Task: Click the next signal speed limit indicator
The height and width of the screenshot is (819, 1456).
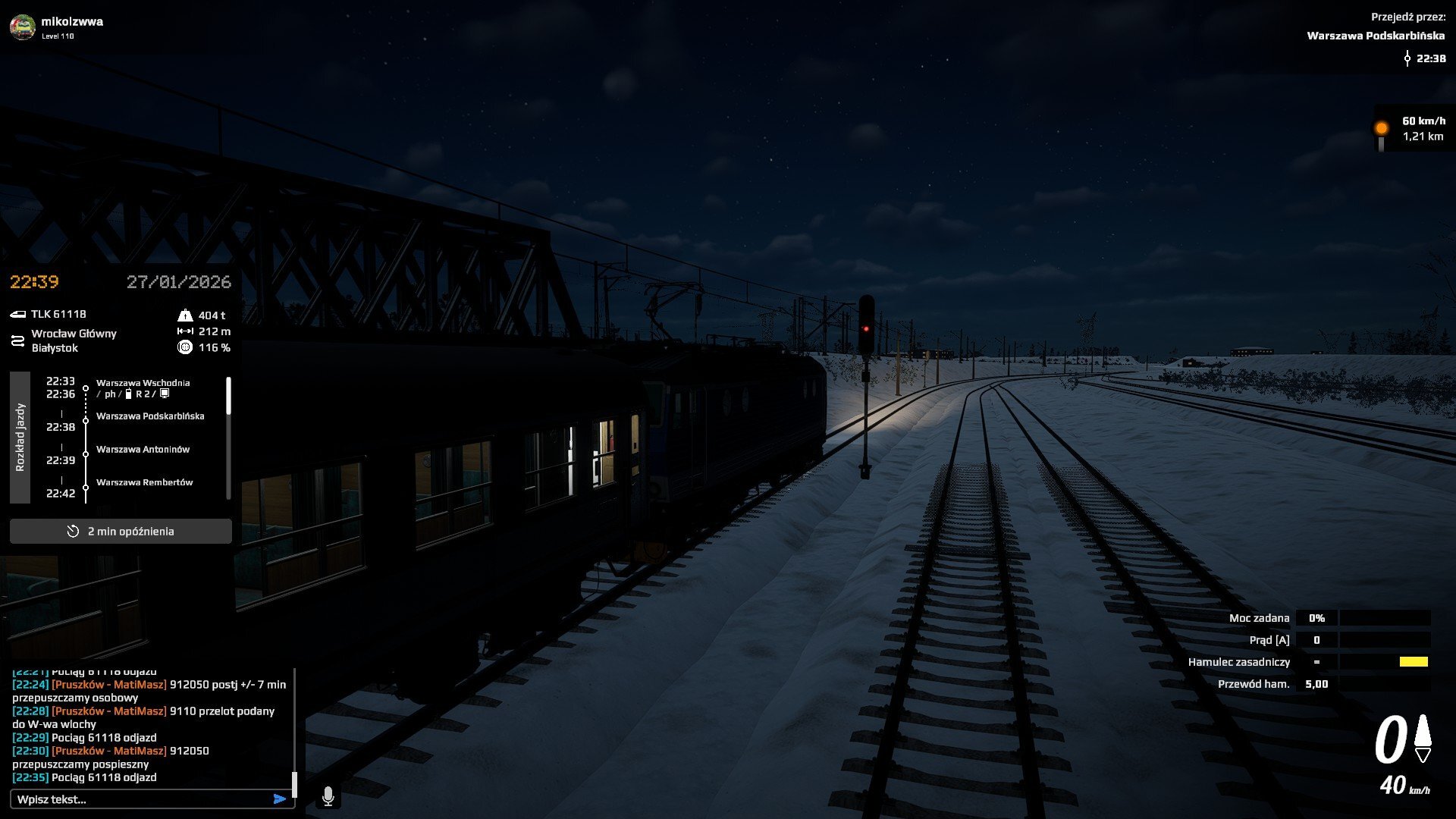Action: point(1413,129)
